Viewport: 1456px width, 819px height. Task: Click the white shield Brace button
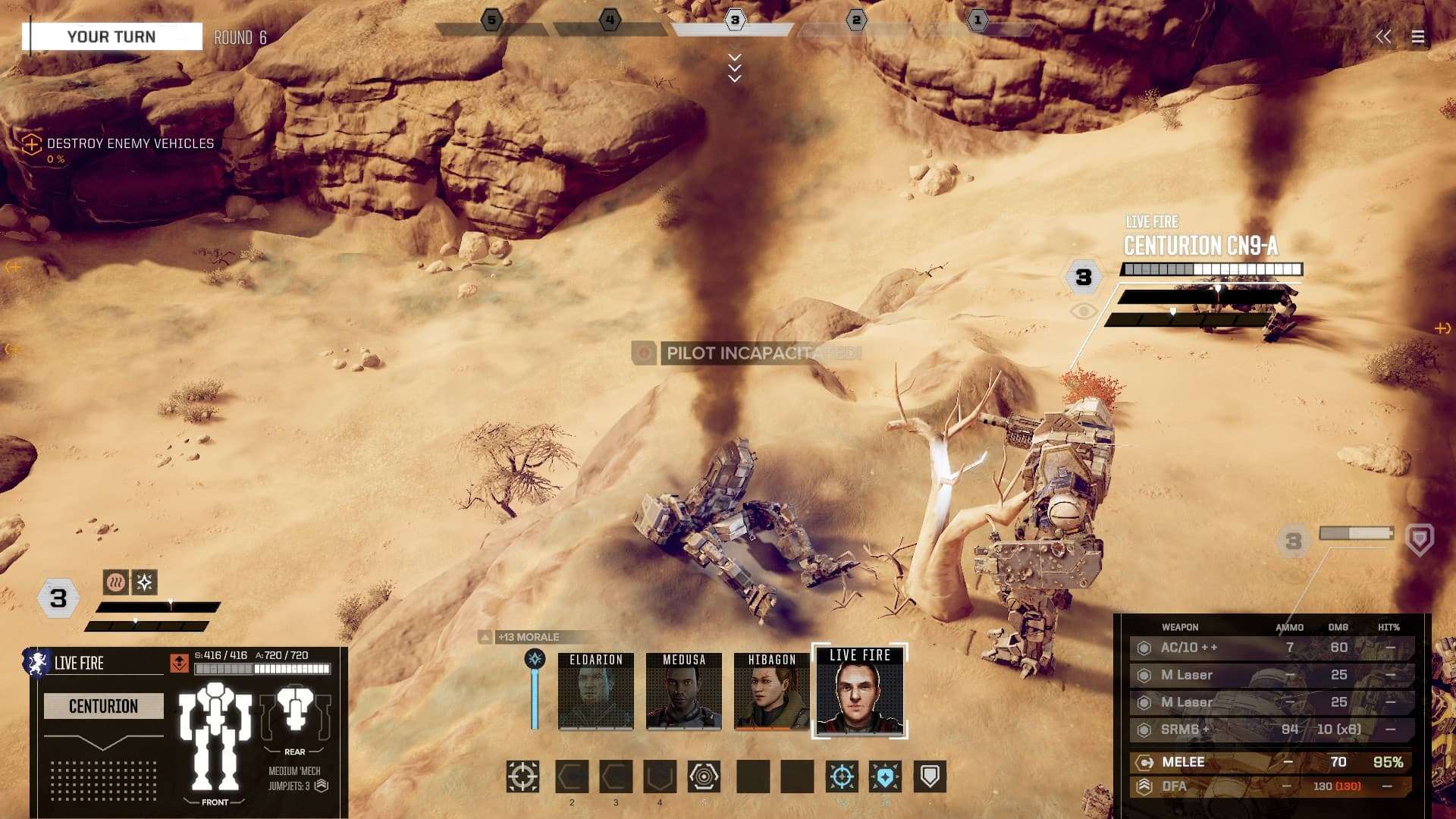930,777
